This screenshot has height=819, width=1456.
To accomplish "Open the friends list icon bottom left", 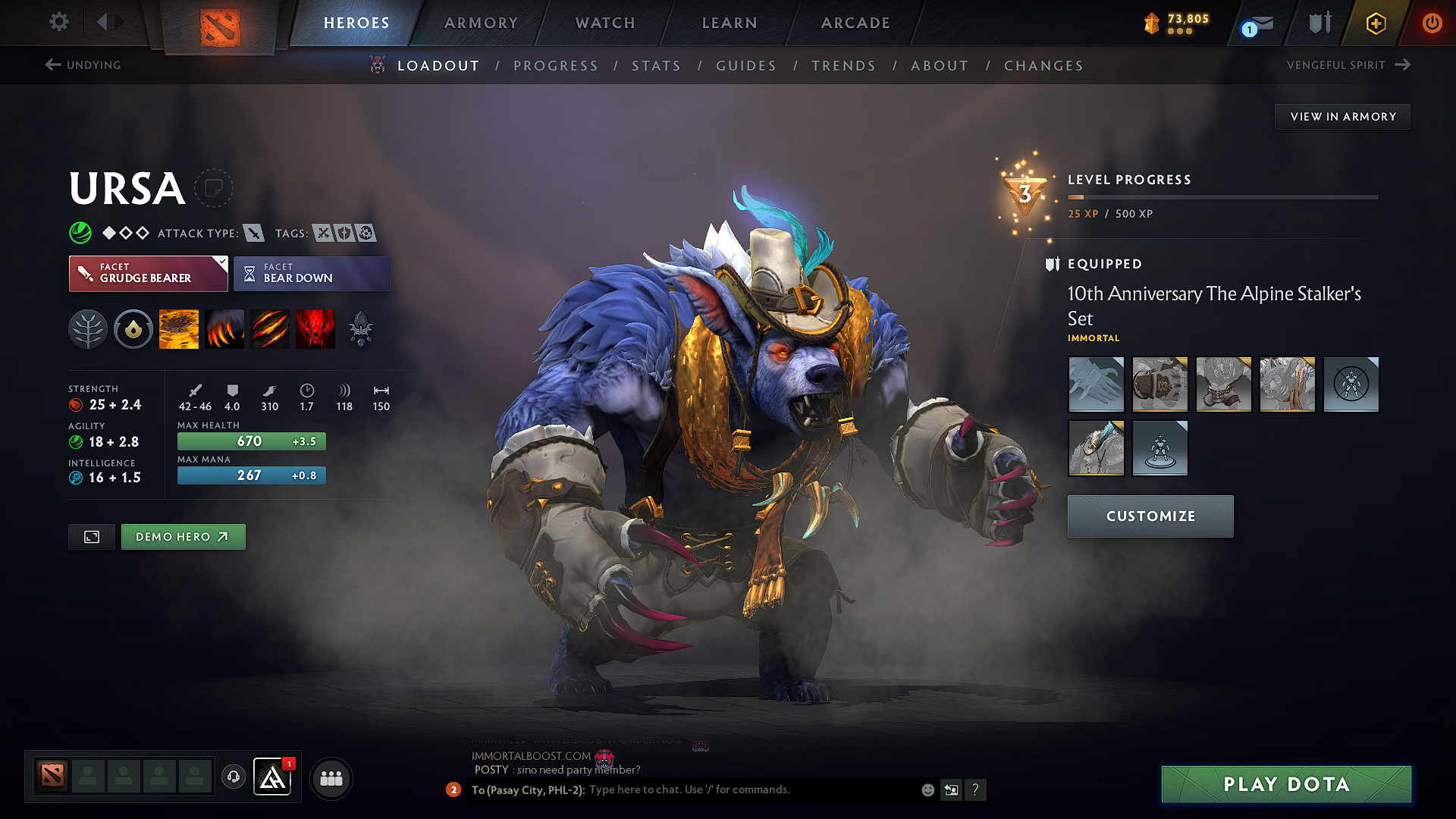I will click(331, 778).
